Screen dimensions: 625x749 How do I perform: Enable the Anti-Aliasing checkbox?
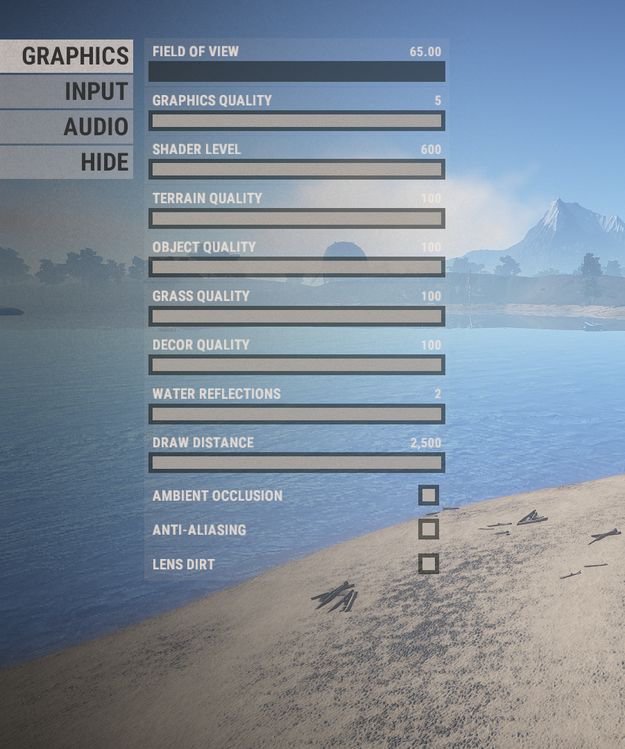[428, 529]
